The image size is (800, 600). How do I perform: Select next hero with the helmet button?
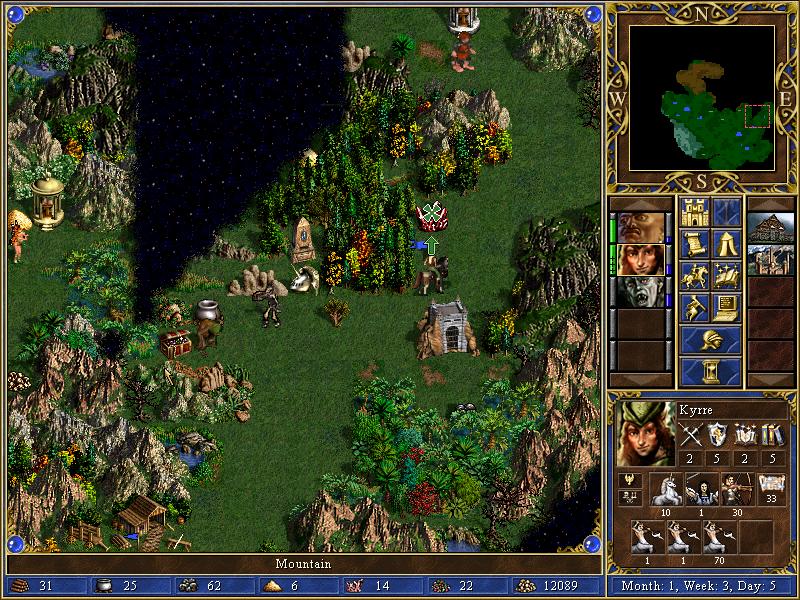(x=710, y=340)
